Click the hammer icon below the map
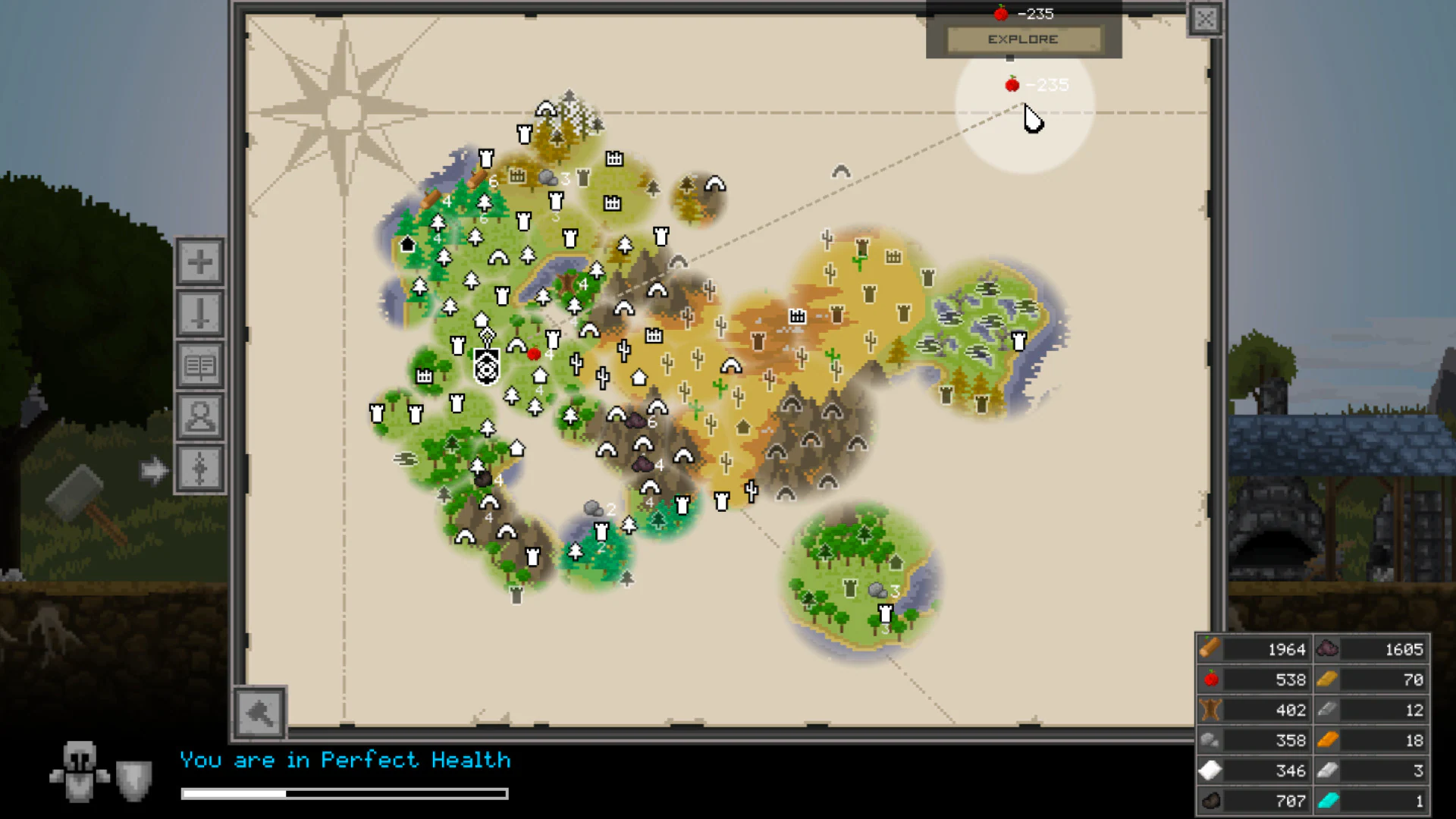The width and height of the screenshot is (1456, 819). pyautogui.click(x=260, y=713)
